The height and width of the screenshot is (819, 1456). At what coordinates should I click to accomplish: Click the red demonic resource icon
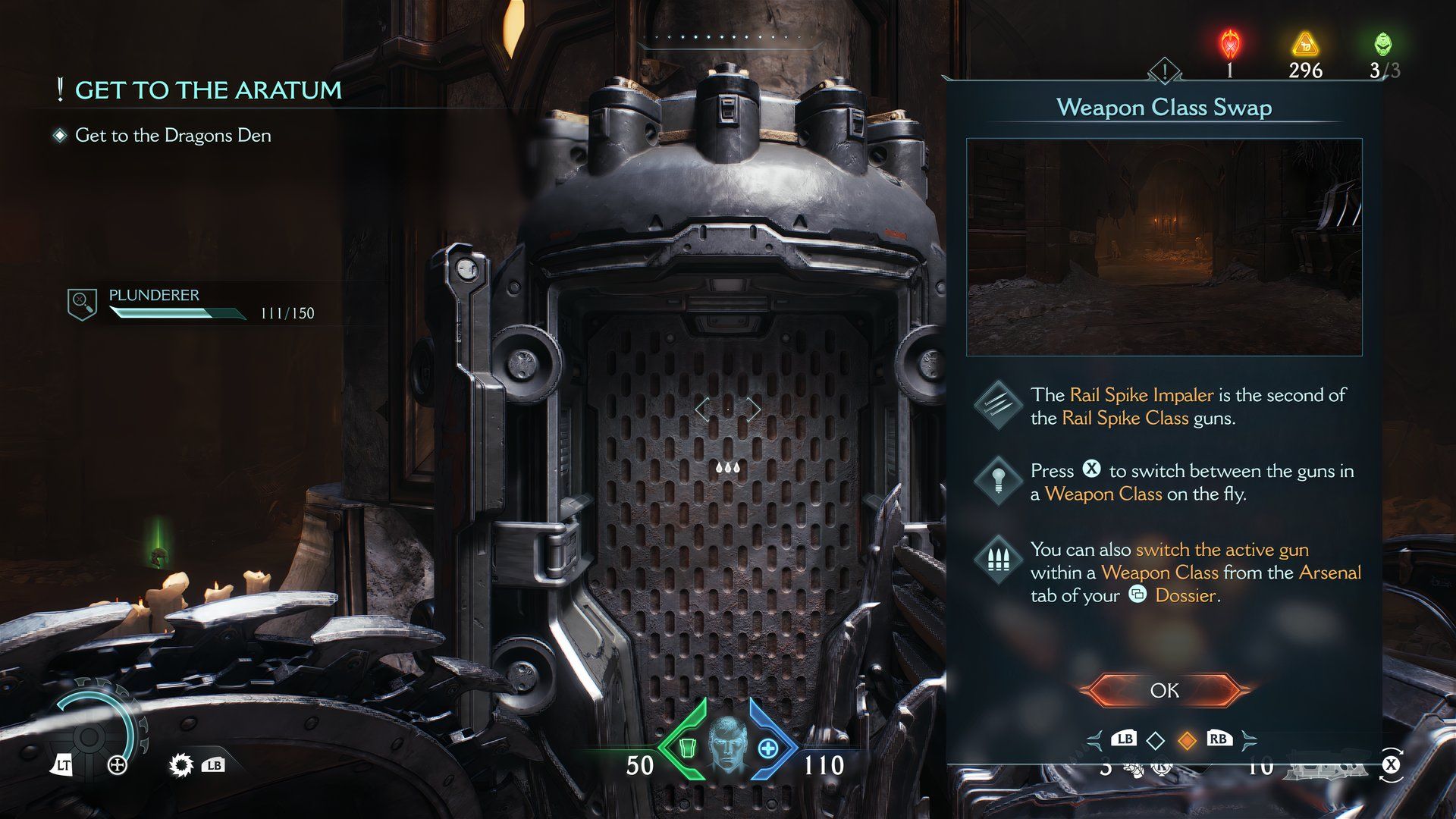click(x=1229, y=44)
